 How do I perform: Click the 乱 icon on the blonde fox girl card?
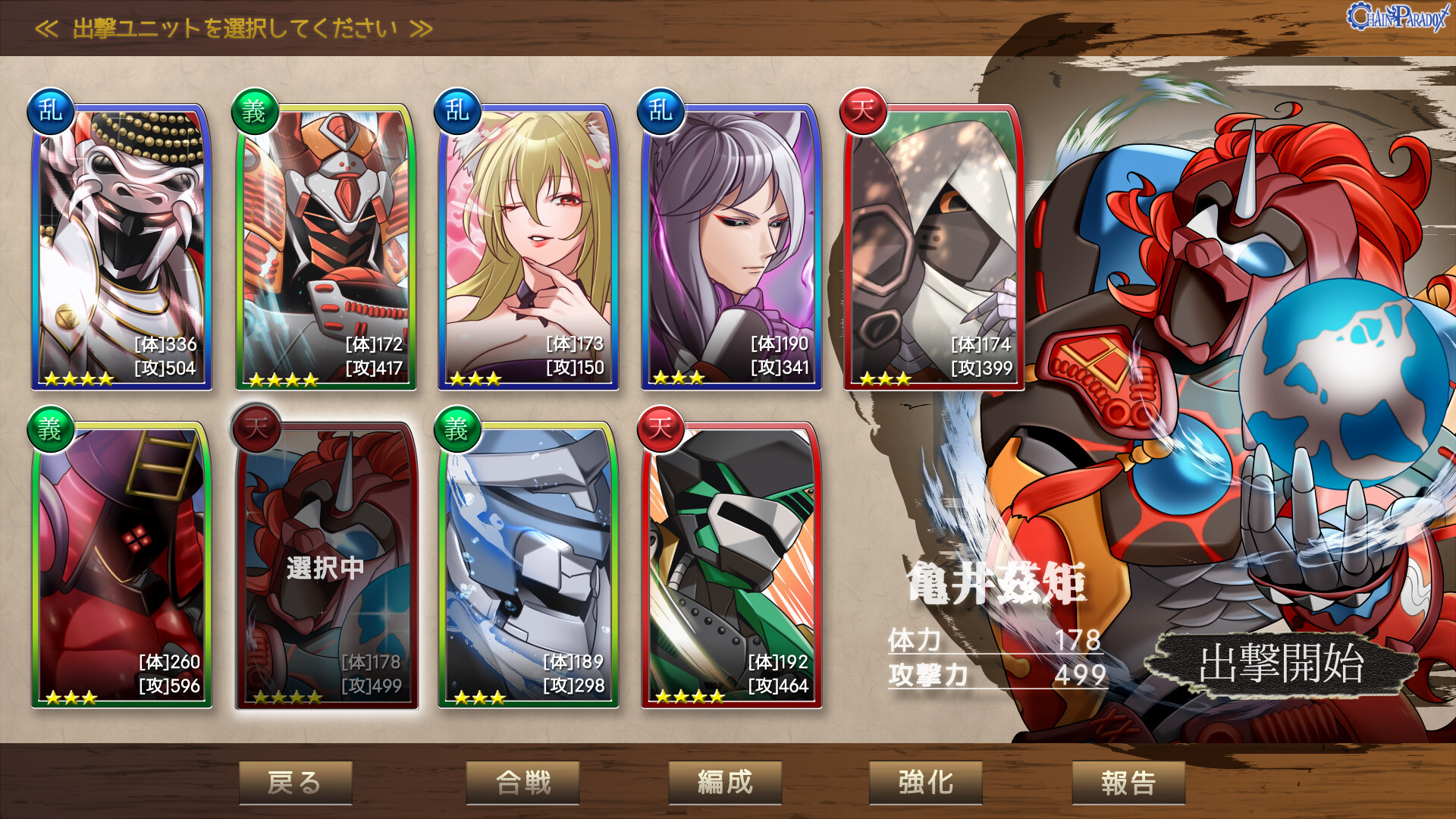pos(456,111)
